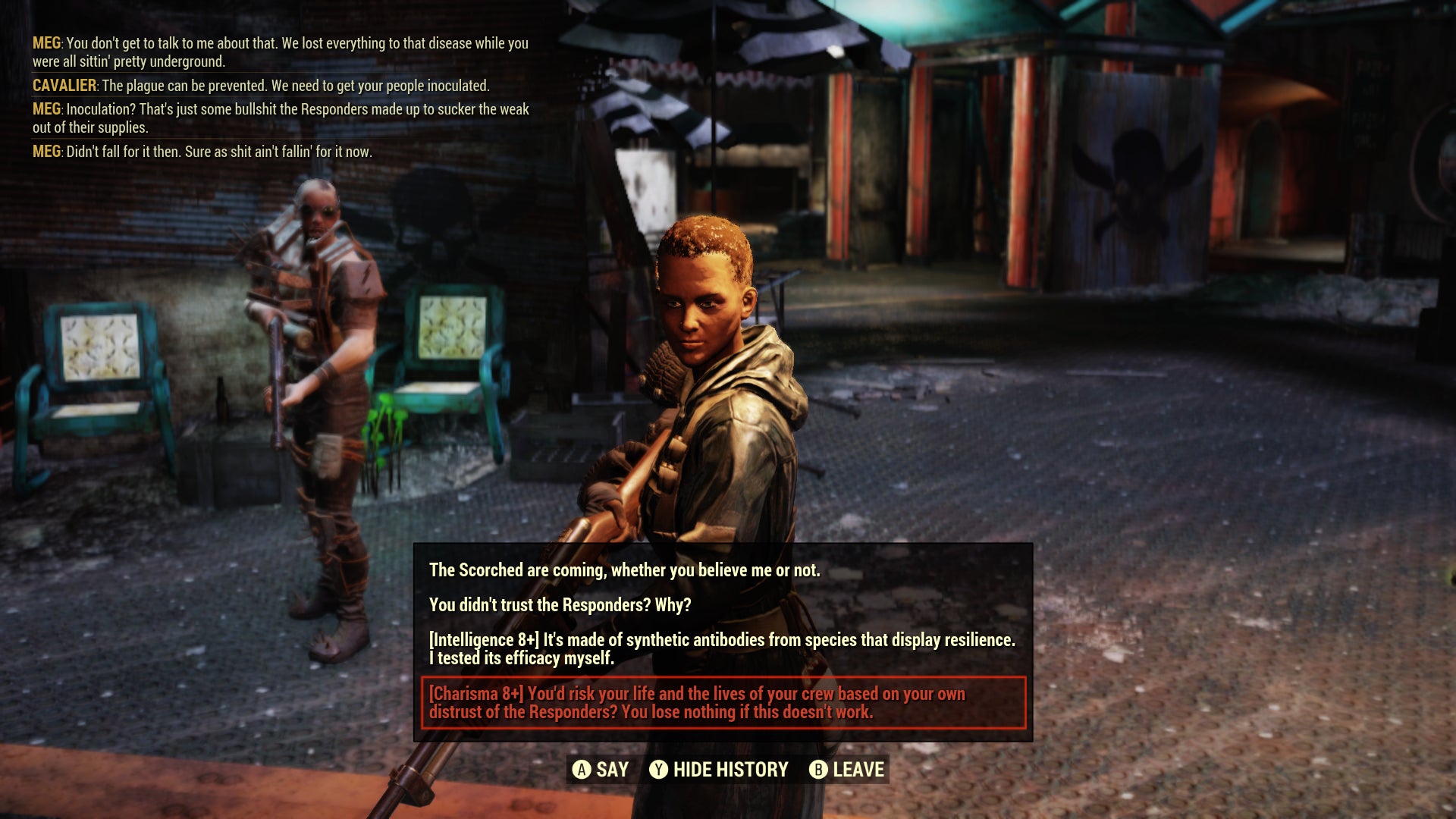Click the A button icon next to SAY
The height and width of the screenshot is (819, 1456).
pos(582,770)
